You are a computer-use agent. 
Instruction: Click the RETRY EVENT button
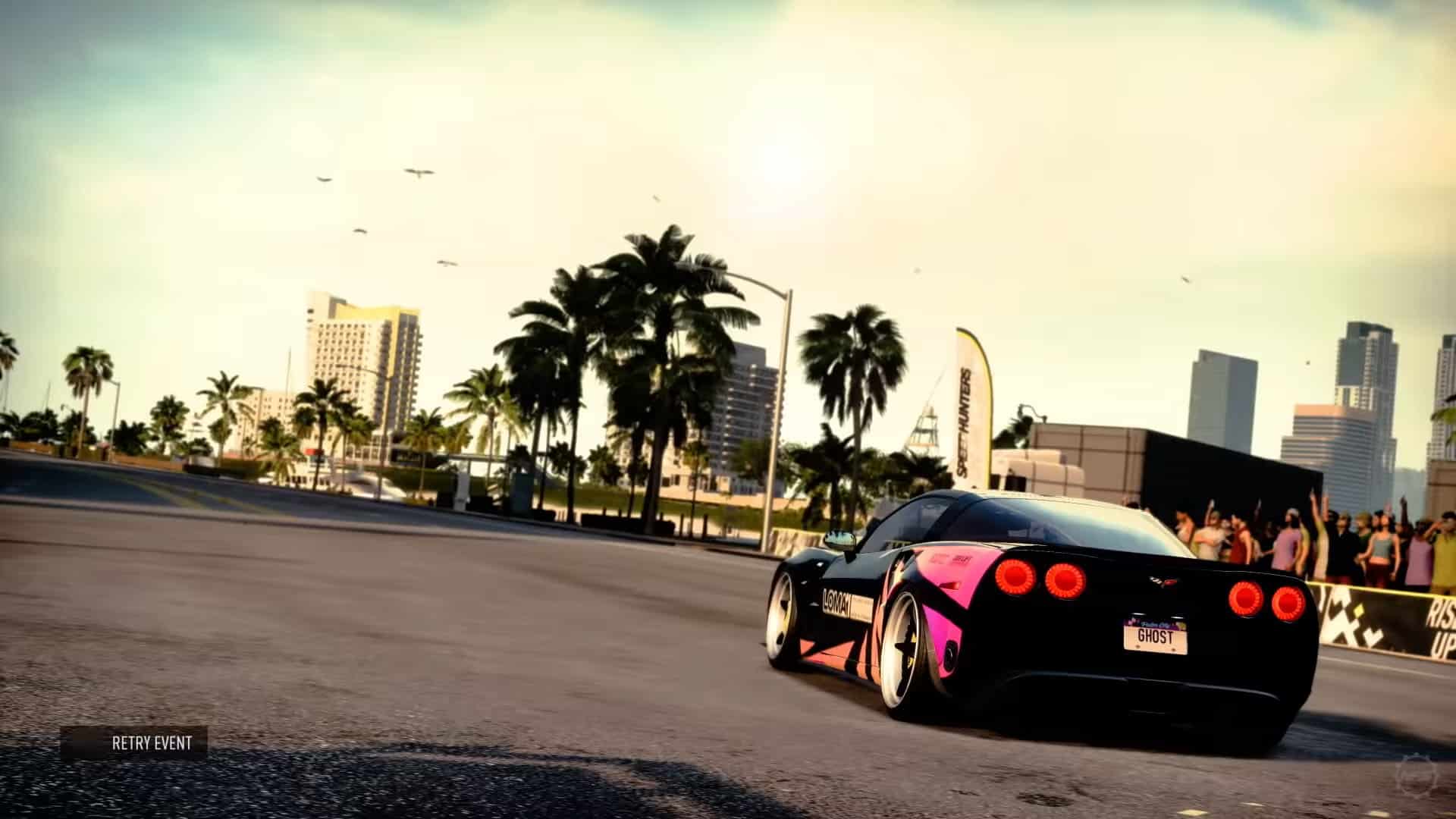pos(152,744)
